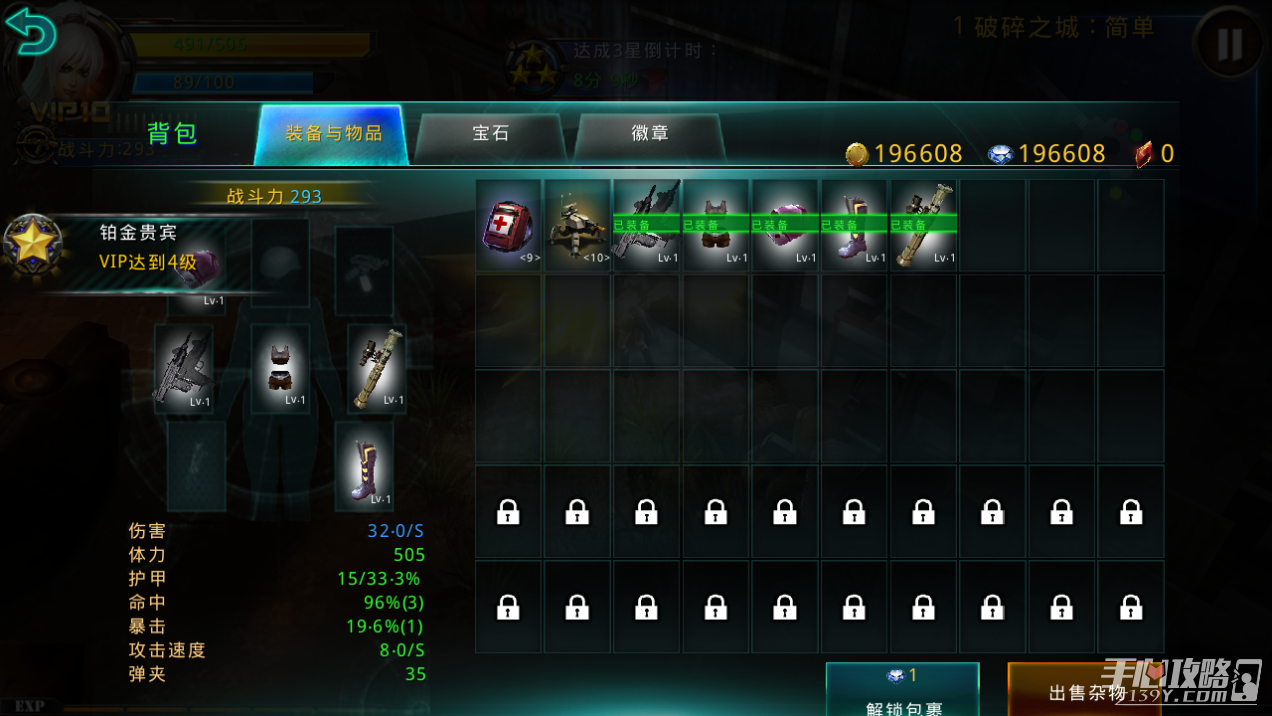The width and height of the screenshot is (1272, 716).
Task: Click the rocket launcher equipment slot on character
Action: pos(377,368)
